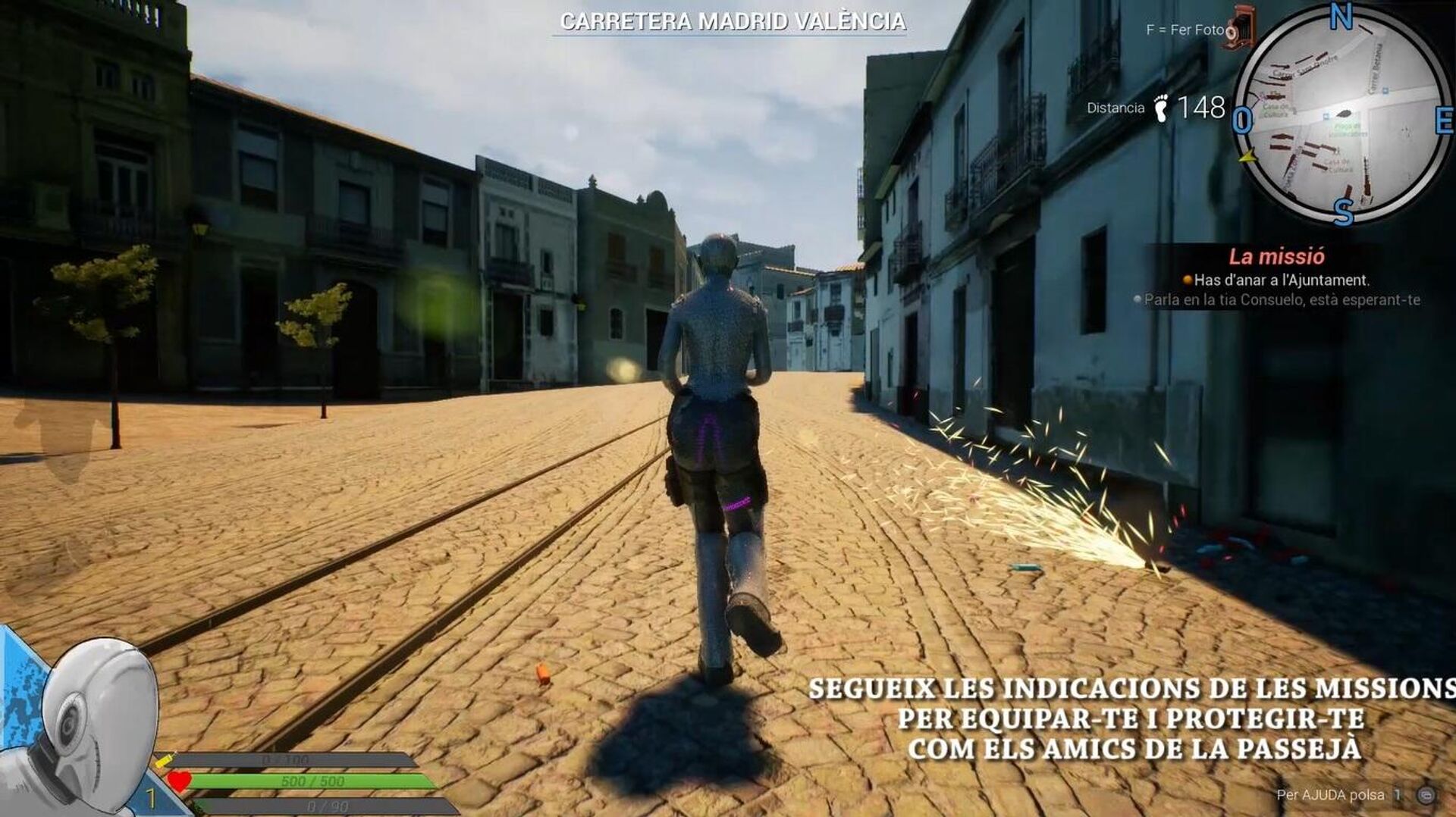Toggle the compass N indicator on the minimap
1456x817 pixels.
pos(1341,15)
